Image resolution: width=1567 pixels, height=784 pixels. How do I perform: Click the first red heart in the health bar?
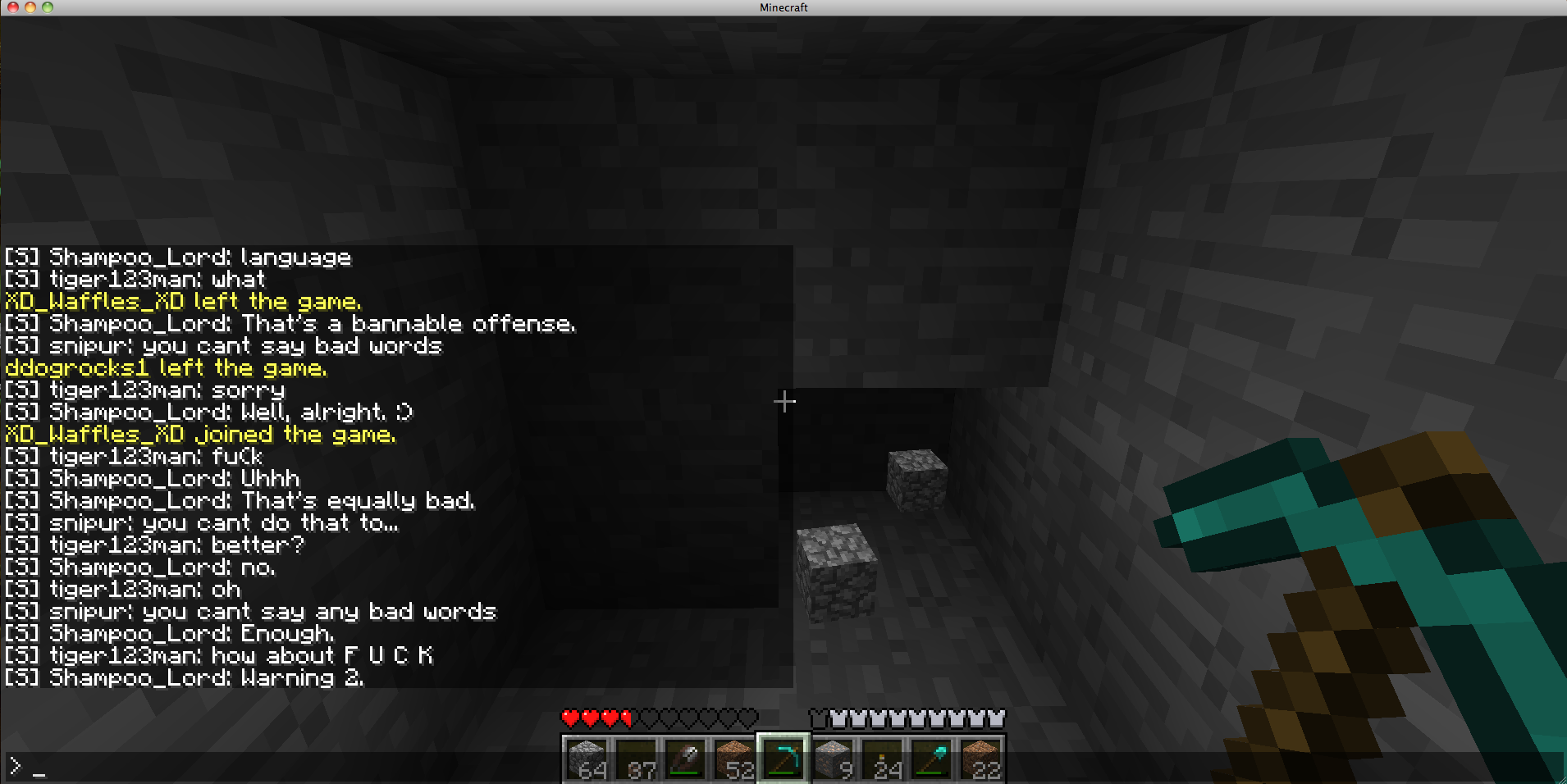click(x=569, y=718)
